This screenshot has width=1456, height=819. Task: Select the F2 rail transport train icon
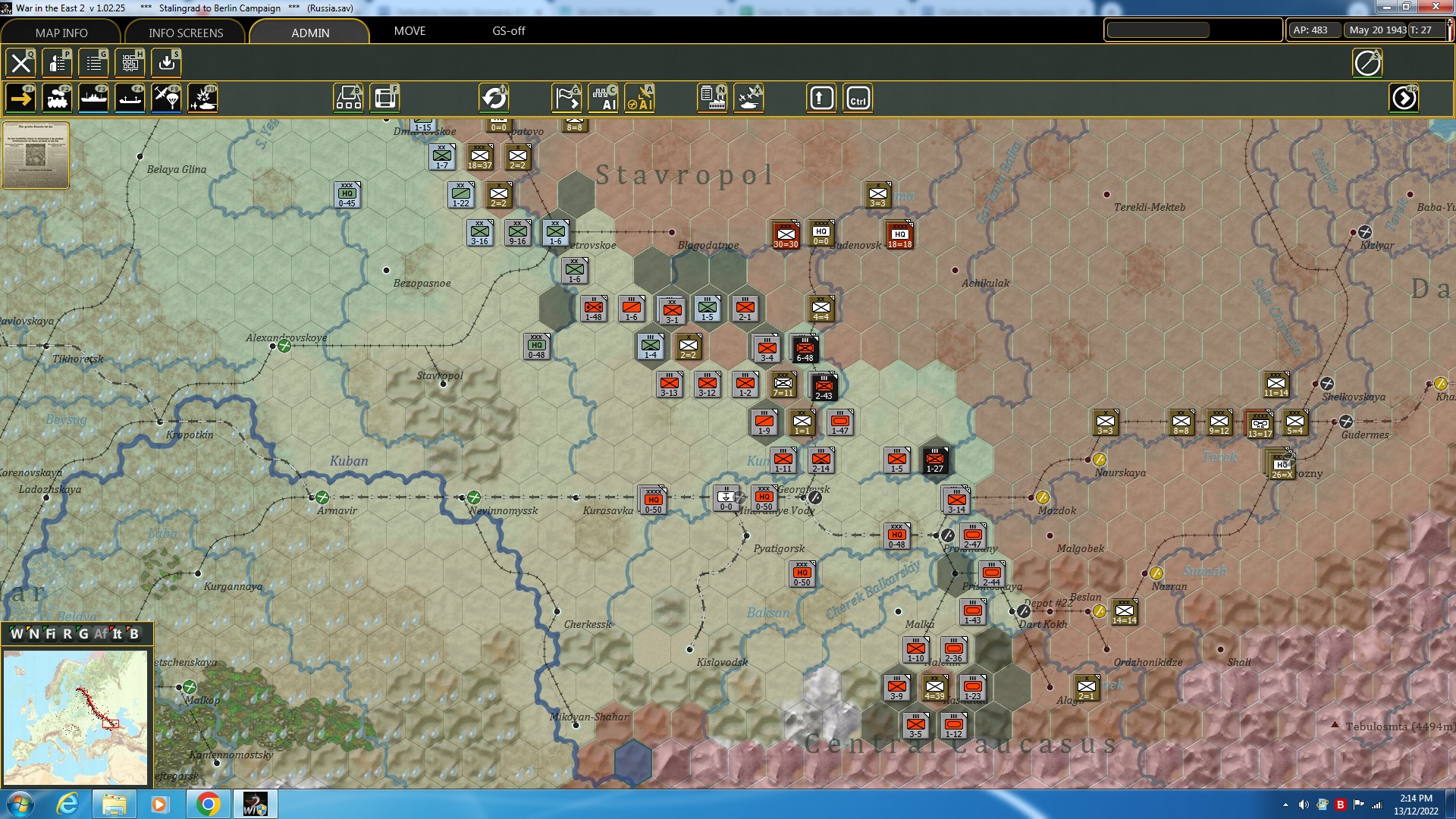coord(58,98)
